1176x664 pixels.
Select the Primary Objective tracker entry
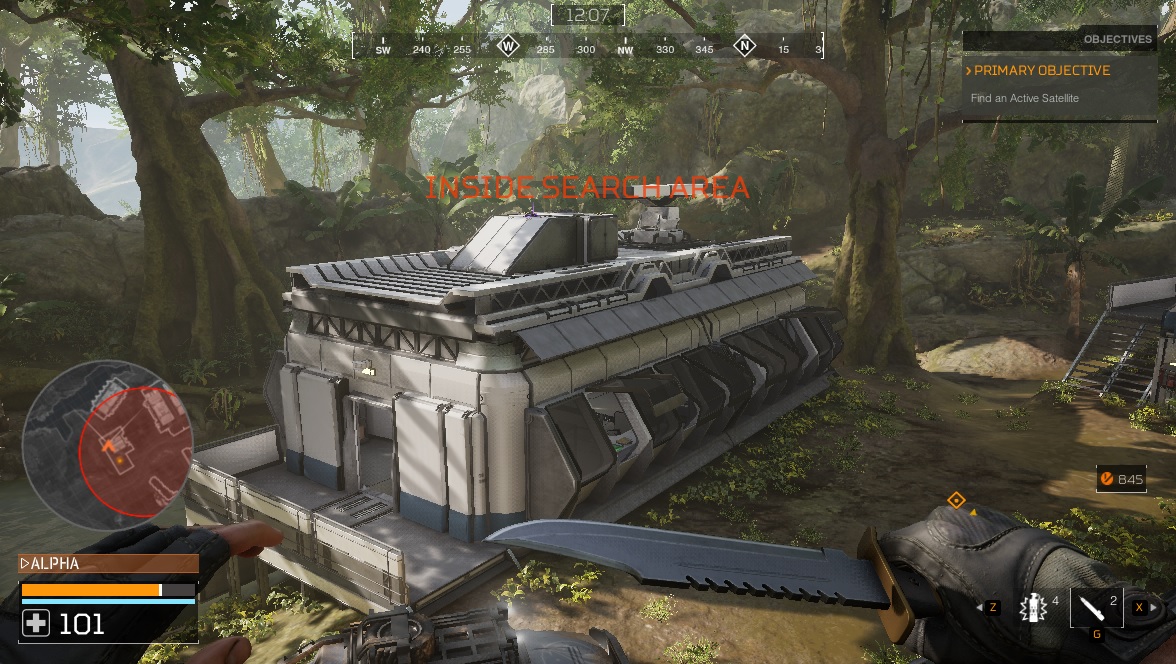pyautogui.click(x=1042, y=71)
